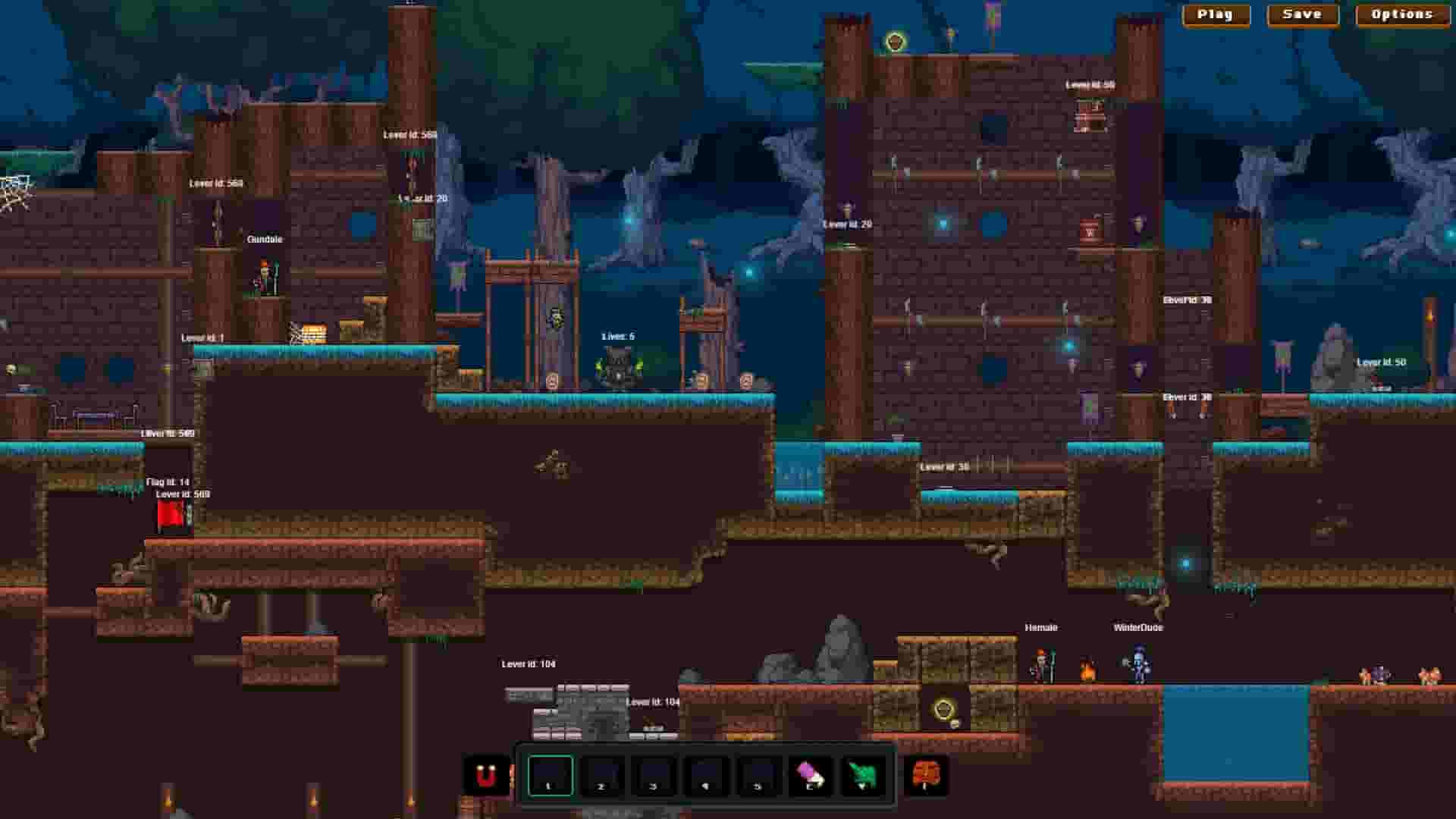Click the treasure chest near Gundale
1456x819 pixels.
click(313, 331)
